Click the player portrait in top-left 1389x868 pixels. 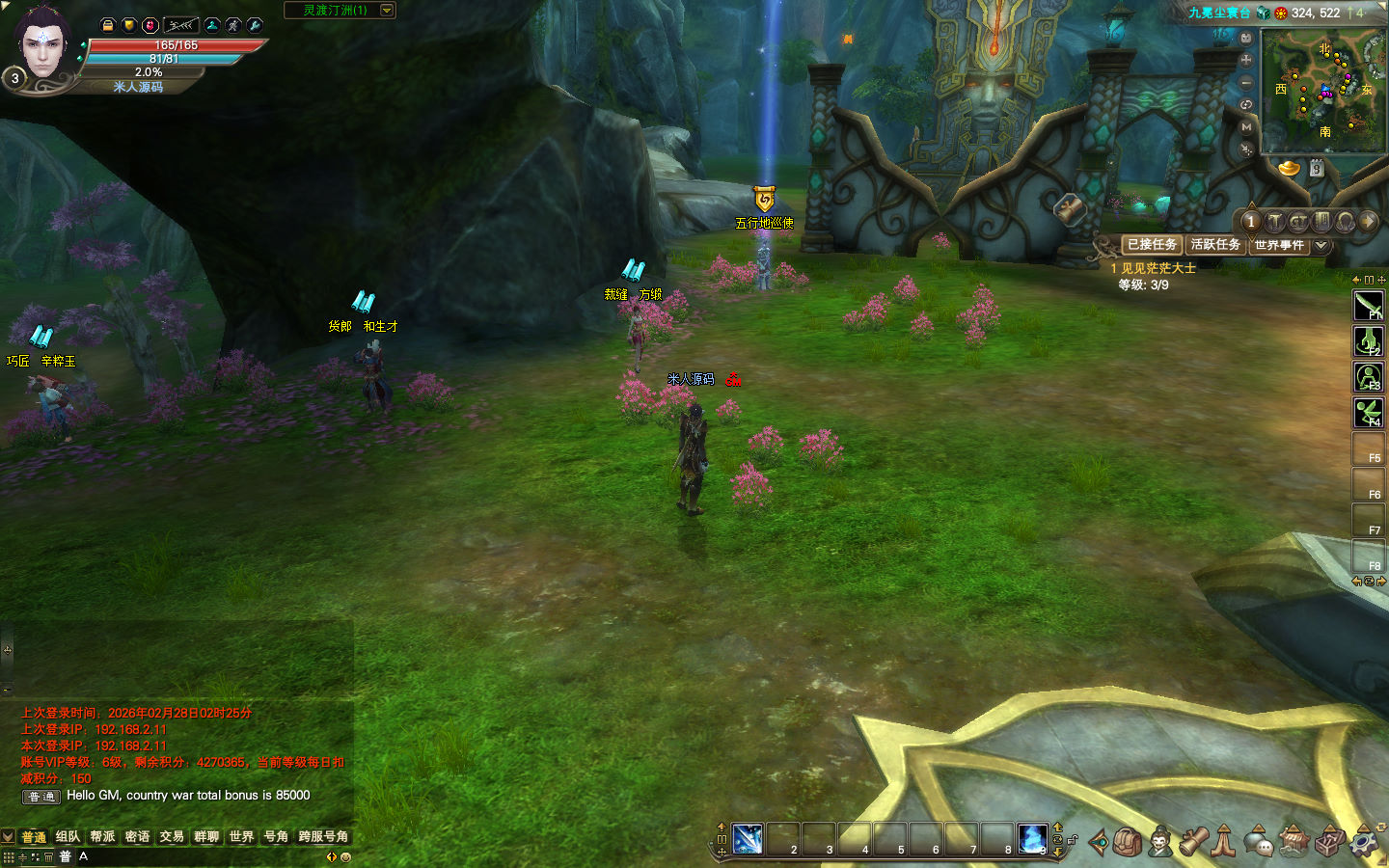point(42,43)
